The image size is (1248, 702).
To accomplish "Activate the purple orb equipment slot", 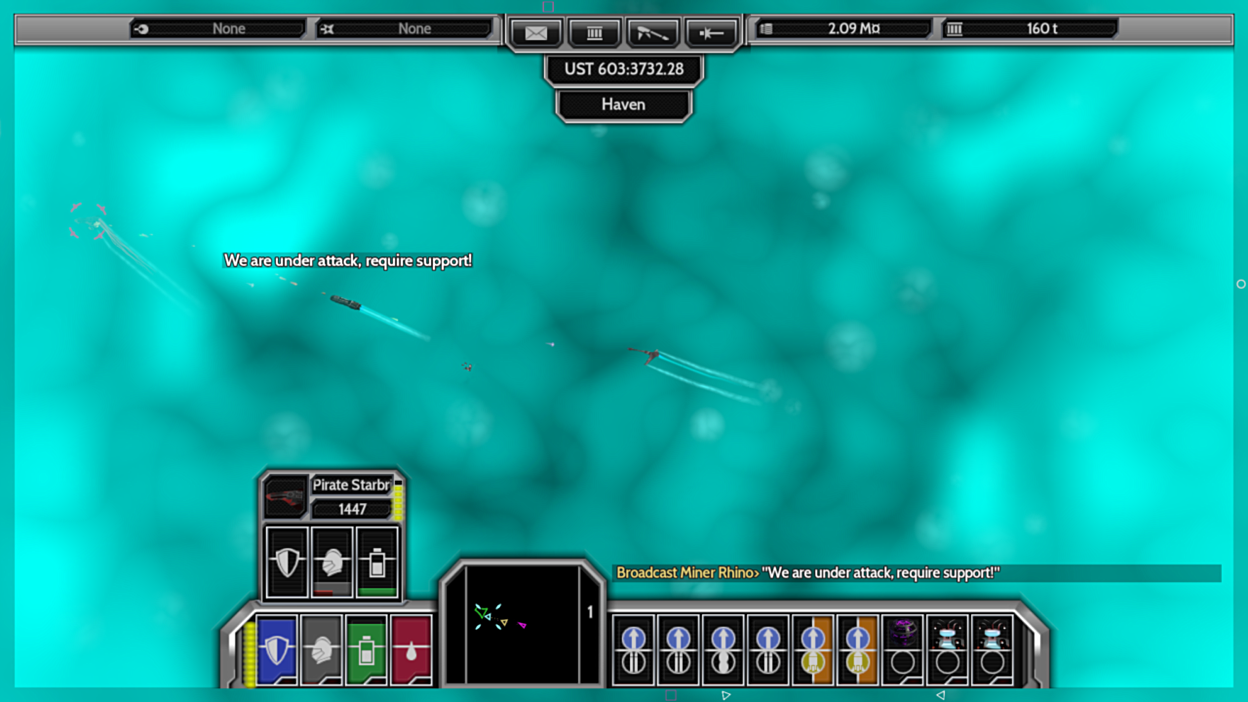I will pyautogui.click(x=902, y=649).
